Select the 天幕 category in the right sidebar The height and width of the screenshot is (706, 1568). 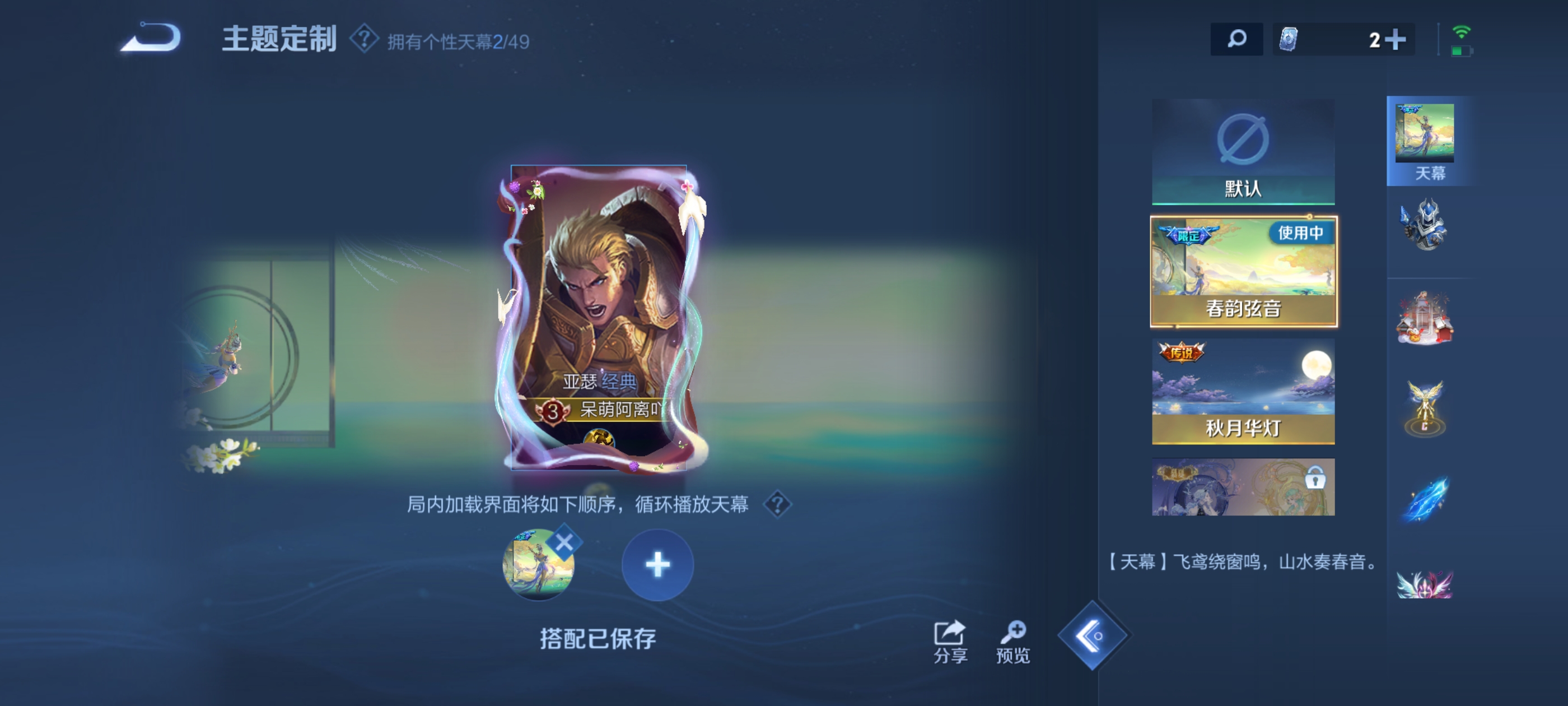[1427, 140]
